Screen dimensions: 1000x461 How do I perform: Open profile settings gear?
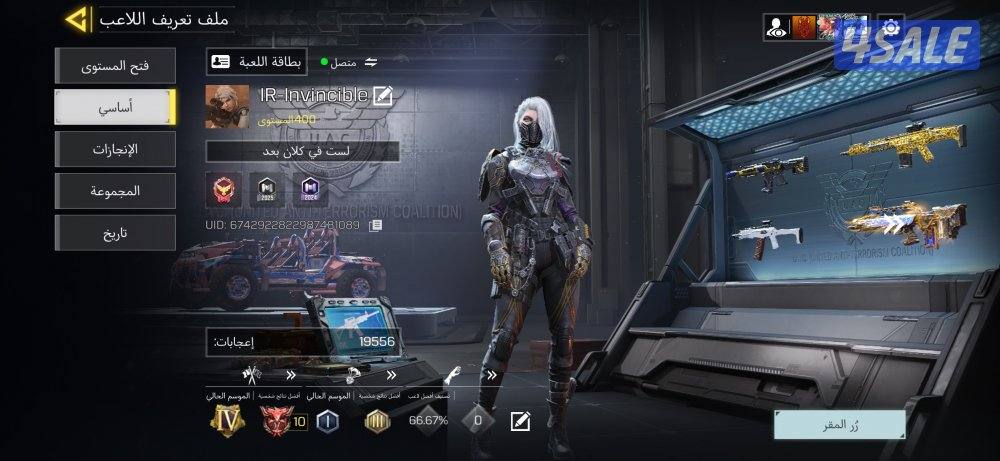pyautogui.click(x=891, y=26)
